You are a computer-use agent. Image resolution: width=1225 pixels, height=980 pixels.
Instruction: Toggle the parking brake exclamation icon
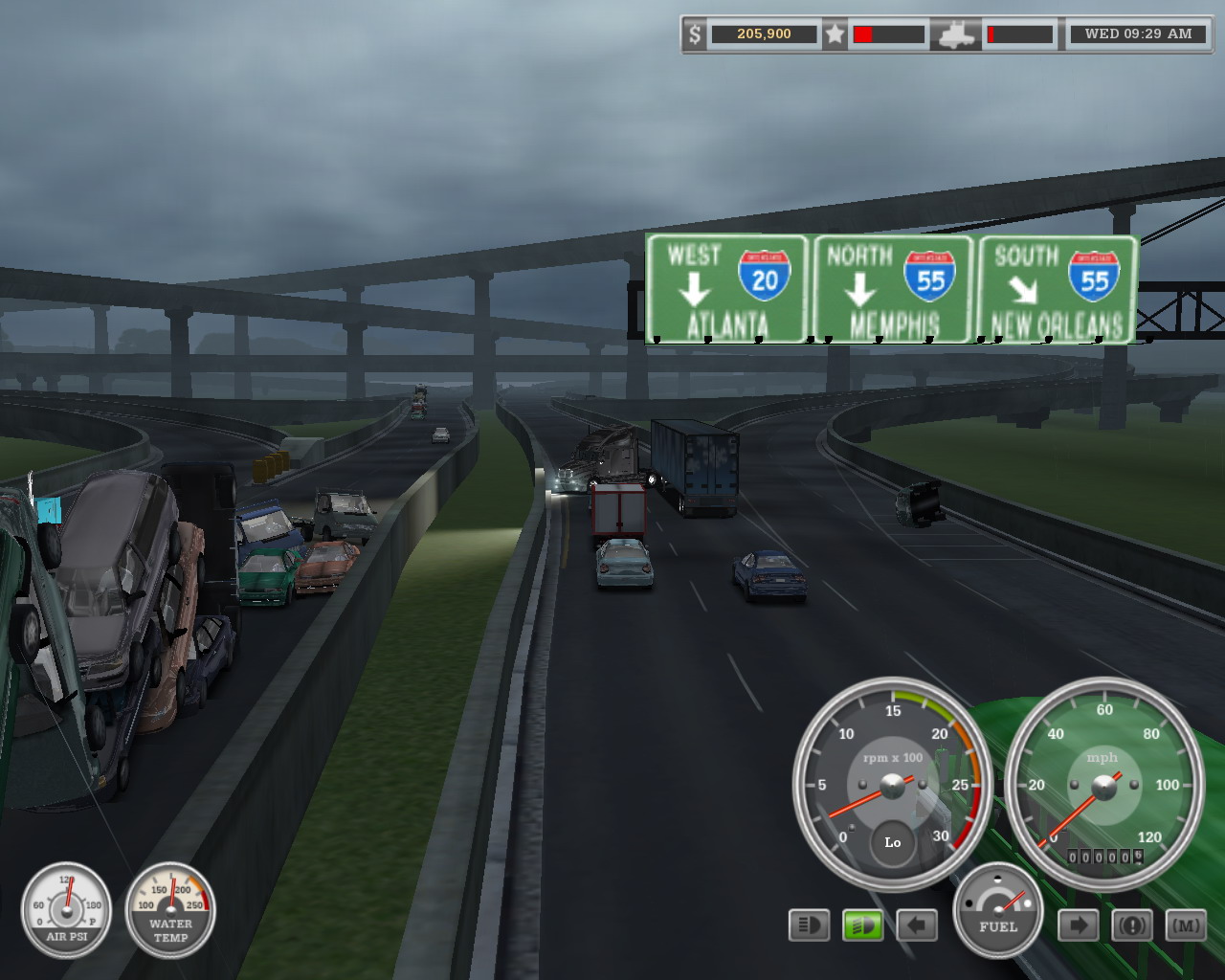coord(1132,925)
